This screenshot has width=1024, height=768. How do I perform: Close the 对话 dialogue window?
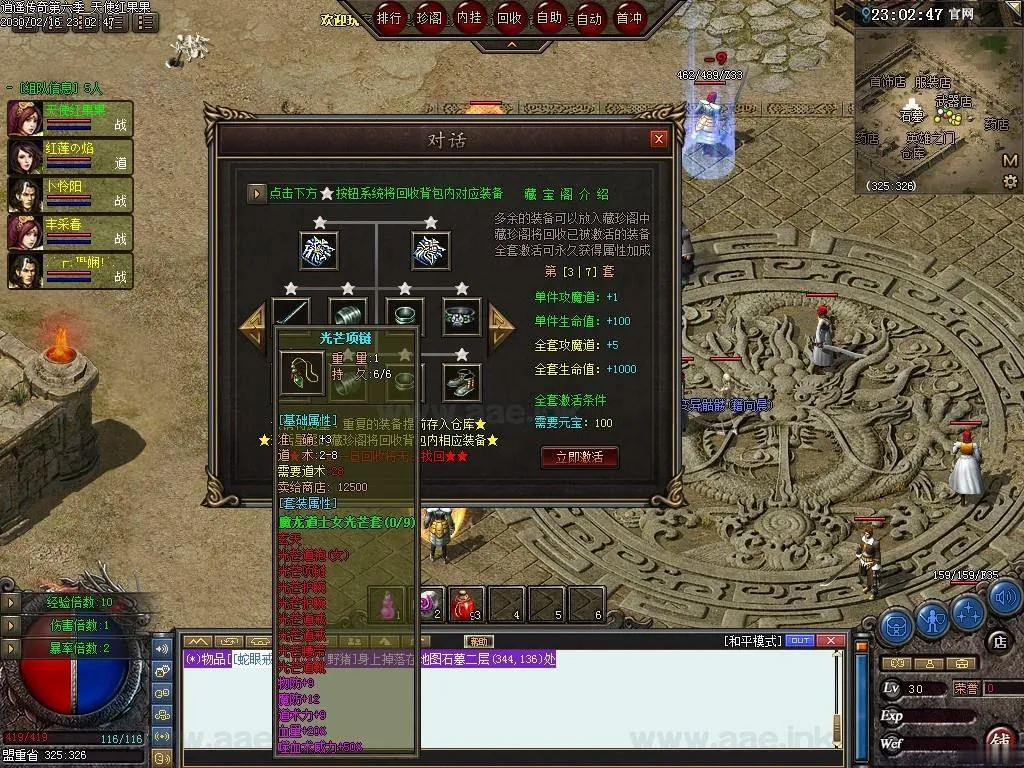[658, 139]
